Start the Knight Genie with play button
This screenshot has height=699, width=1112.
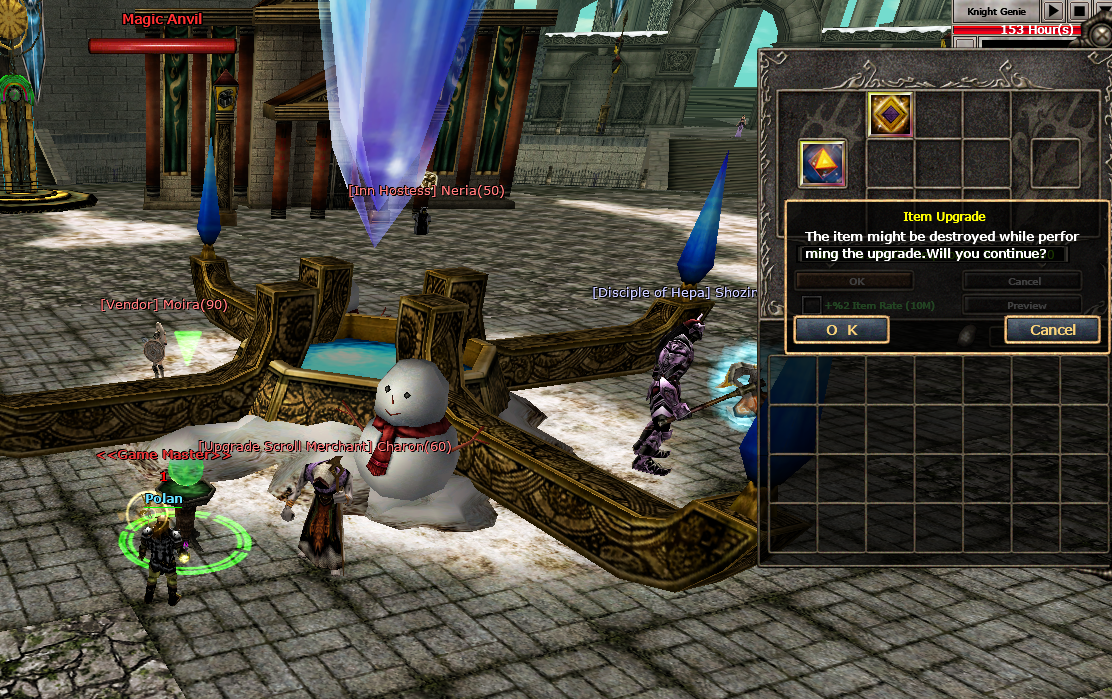tap(1053, 11)
